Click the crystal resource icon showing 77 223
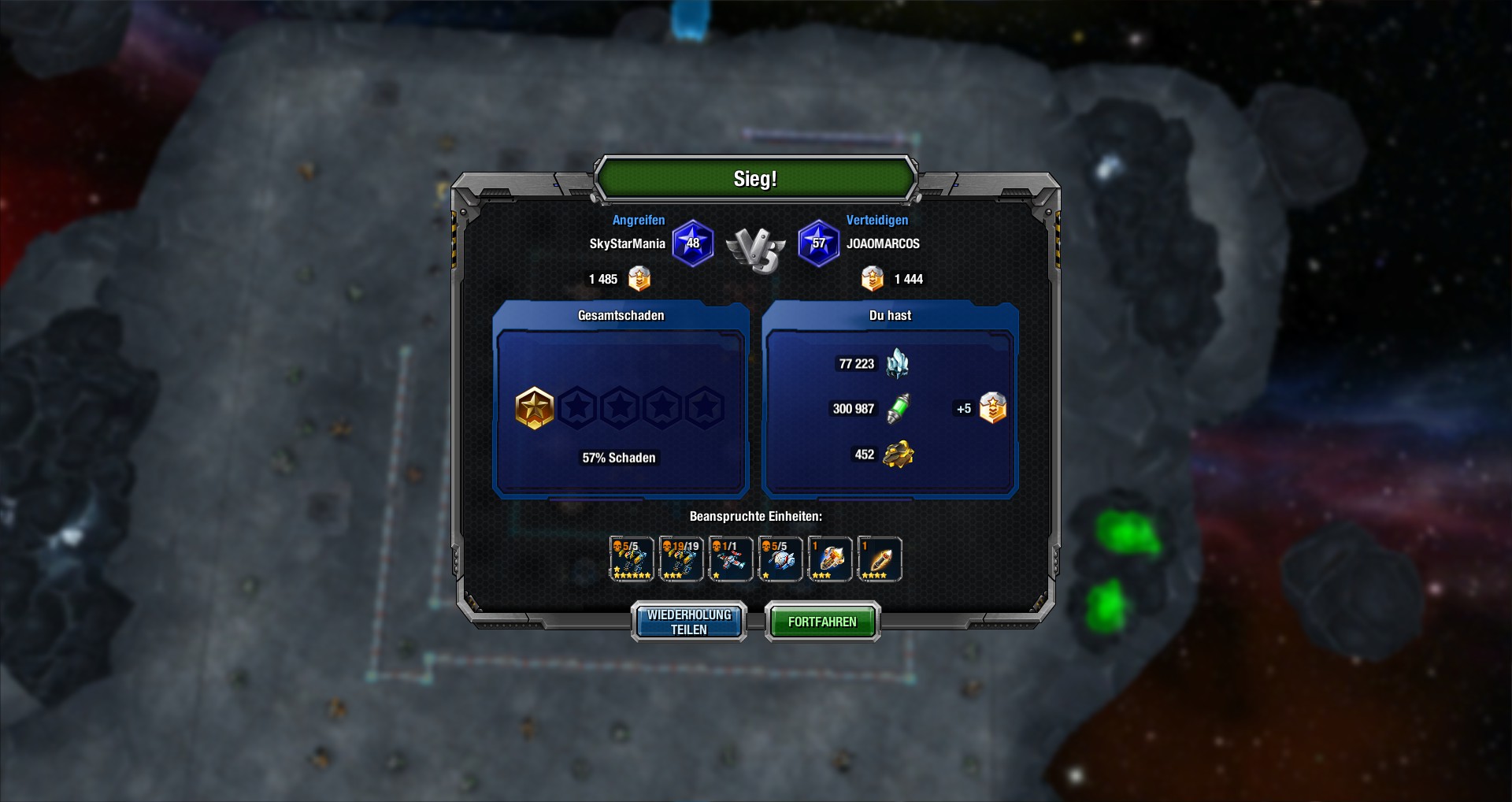The image size is (1512, 802). click(x=898, y=364)
